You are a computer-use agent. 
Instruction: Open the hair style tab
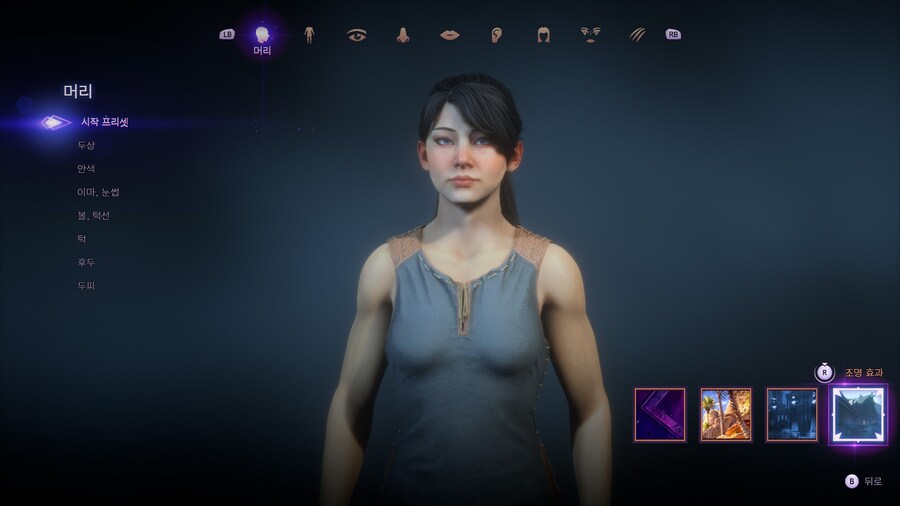pos(543,35)
